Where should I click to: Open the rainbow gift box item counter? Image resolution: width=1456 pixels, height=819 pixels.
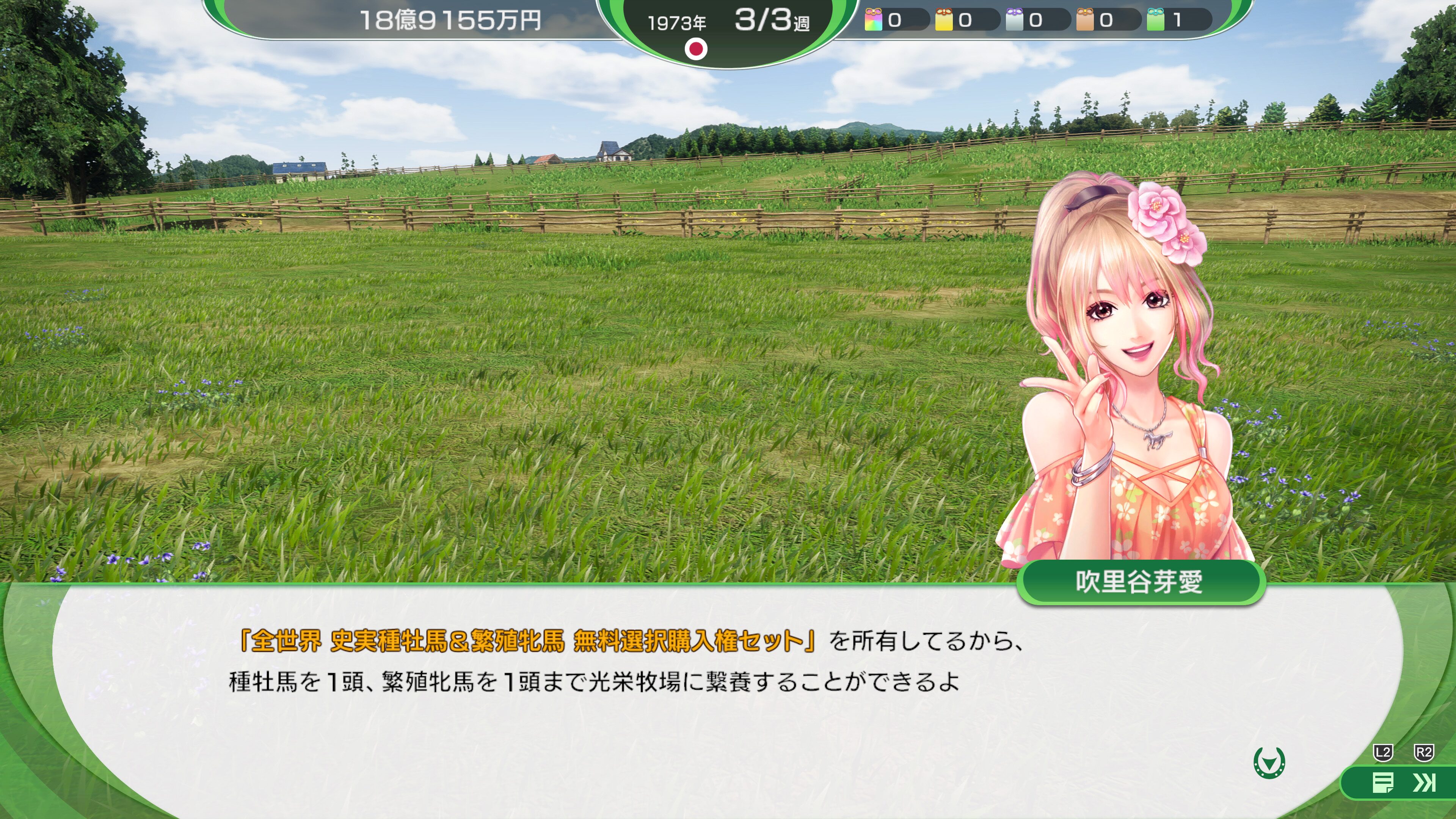pos(874,20)
